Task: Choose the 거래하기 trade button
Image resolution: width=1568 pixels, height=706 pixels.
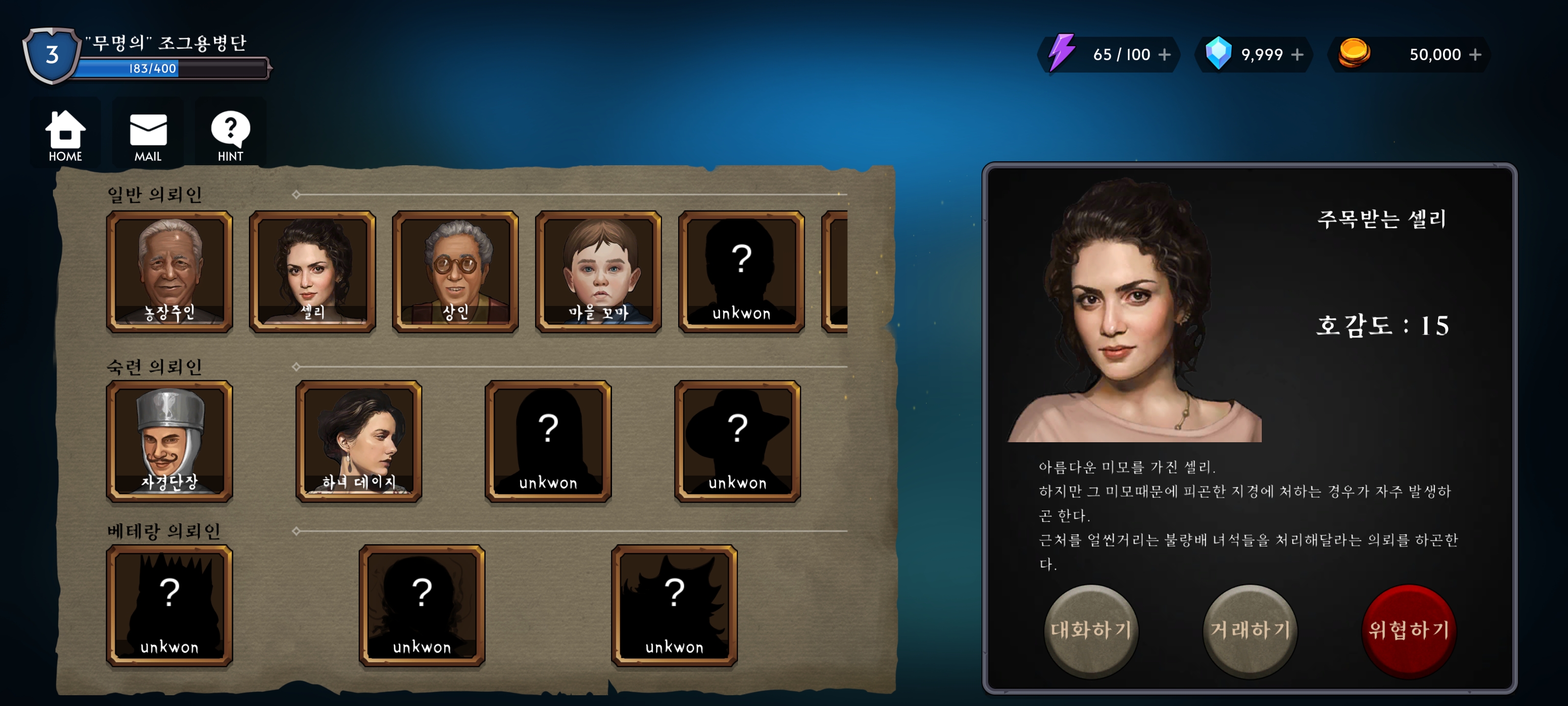Action: [x=1249, y=630]
